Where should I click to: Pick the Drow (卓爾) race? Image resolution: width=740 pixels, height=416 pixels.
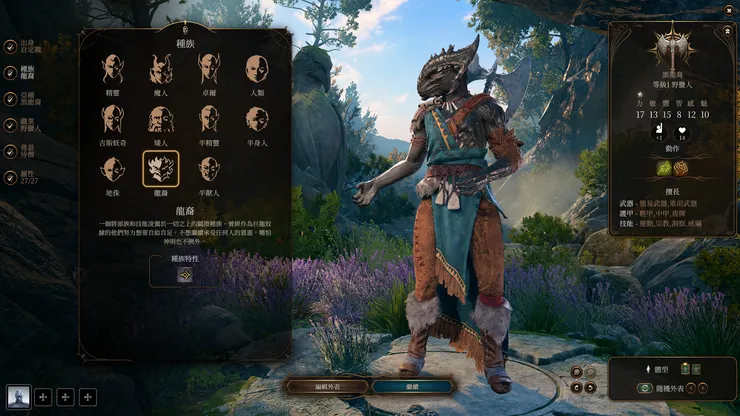[x=209, y=69]
